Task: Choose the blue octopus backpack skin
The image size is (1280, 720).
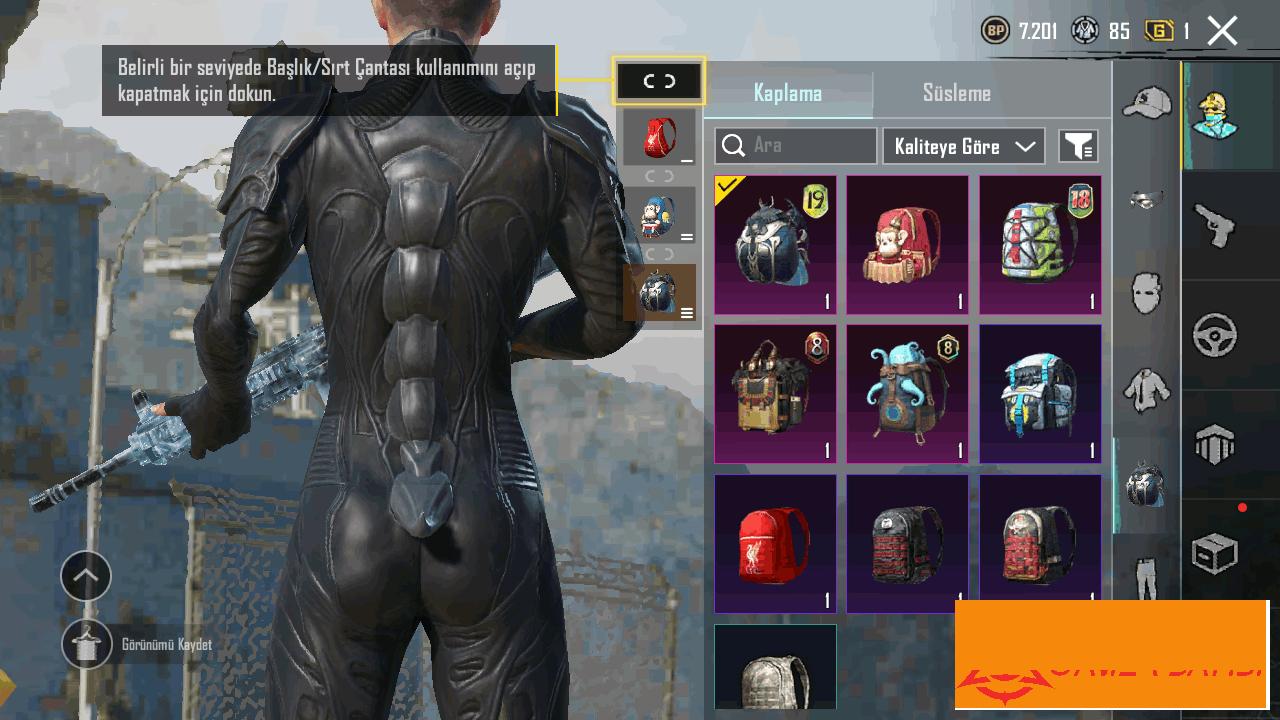Action: pyautogui.click(x=908, y=393)
